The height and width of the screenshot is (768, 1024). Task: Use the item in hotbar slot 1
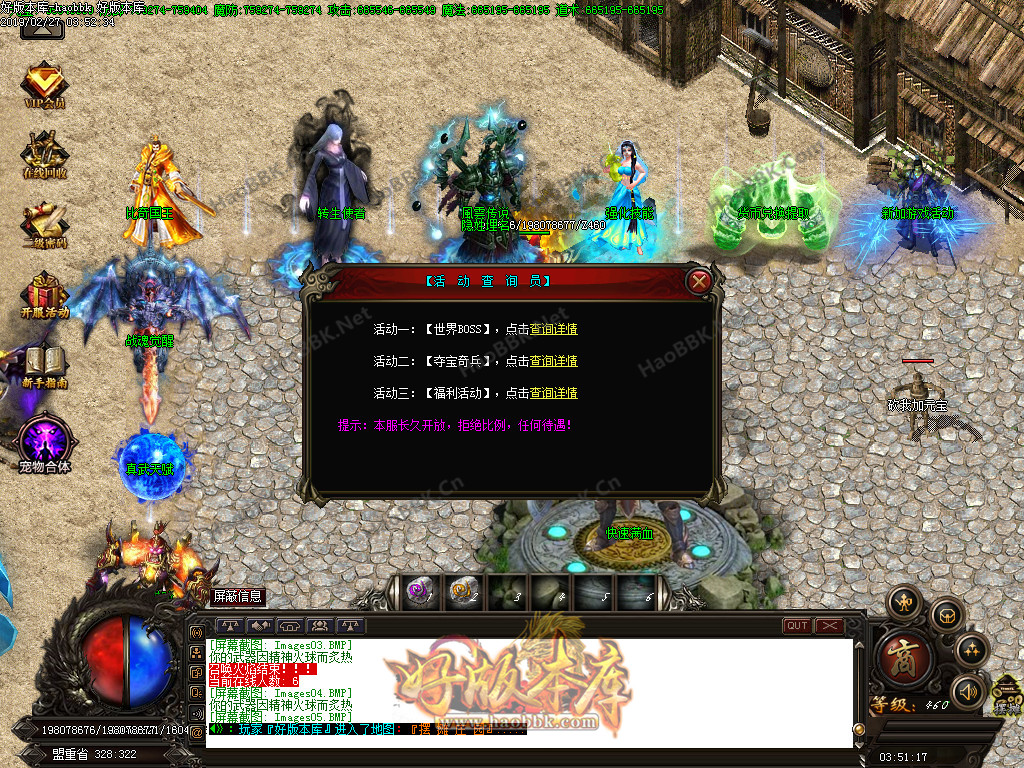419,592
